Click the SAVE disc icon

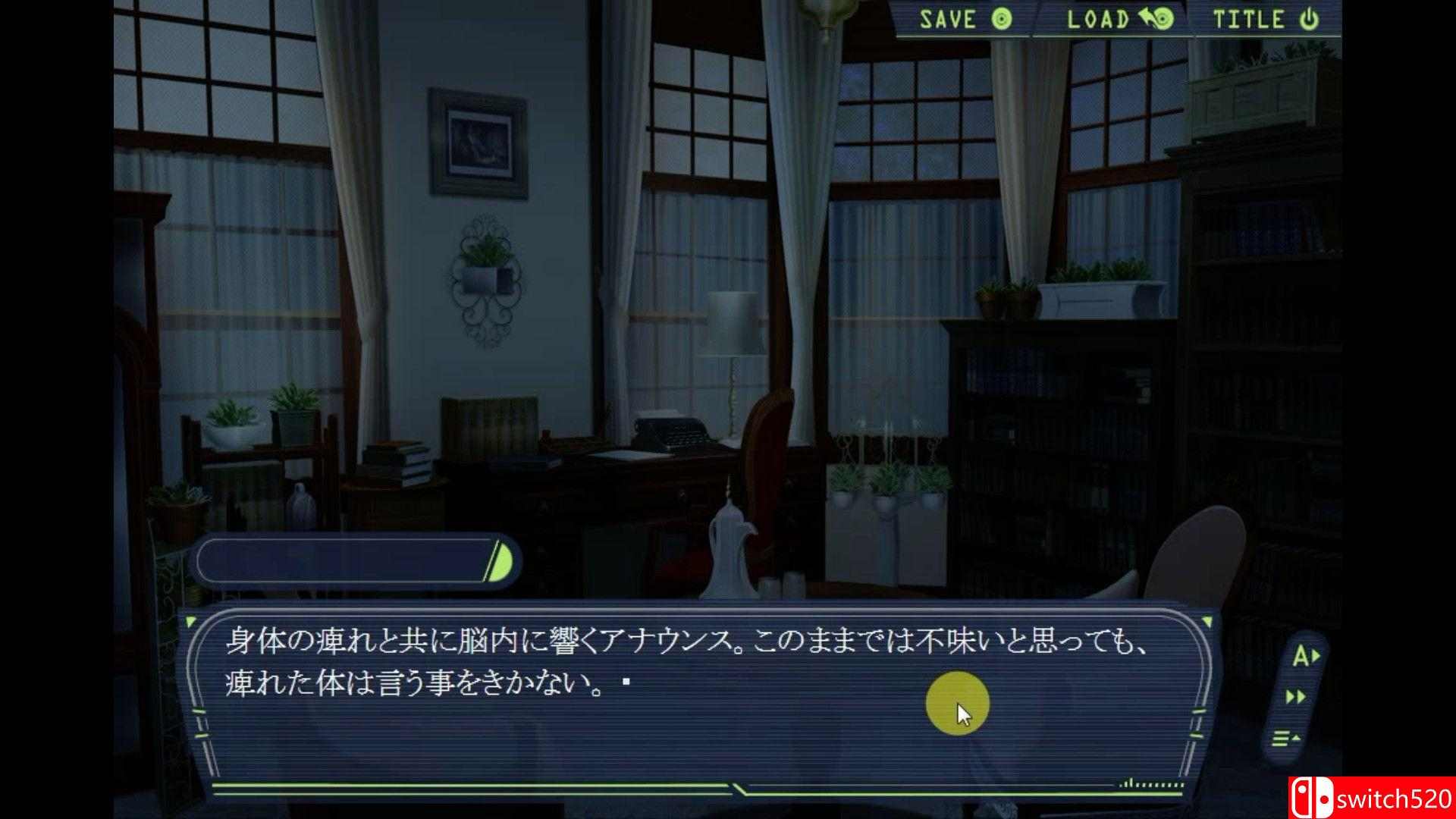point(1002,18)
